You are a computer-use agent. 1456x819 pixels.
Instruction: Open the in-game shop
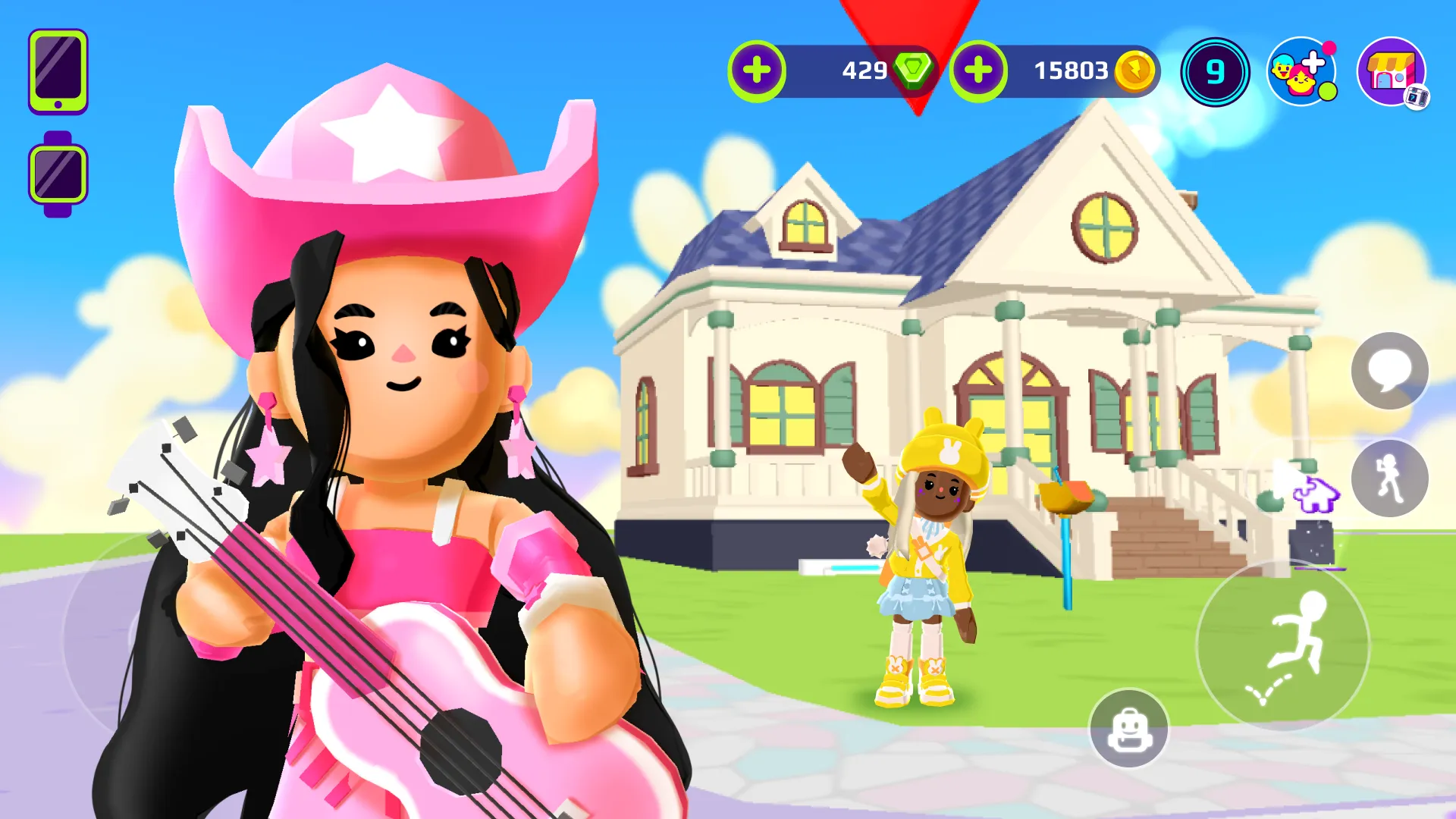[x=1392, y=72]
